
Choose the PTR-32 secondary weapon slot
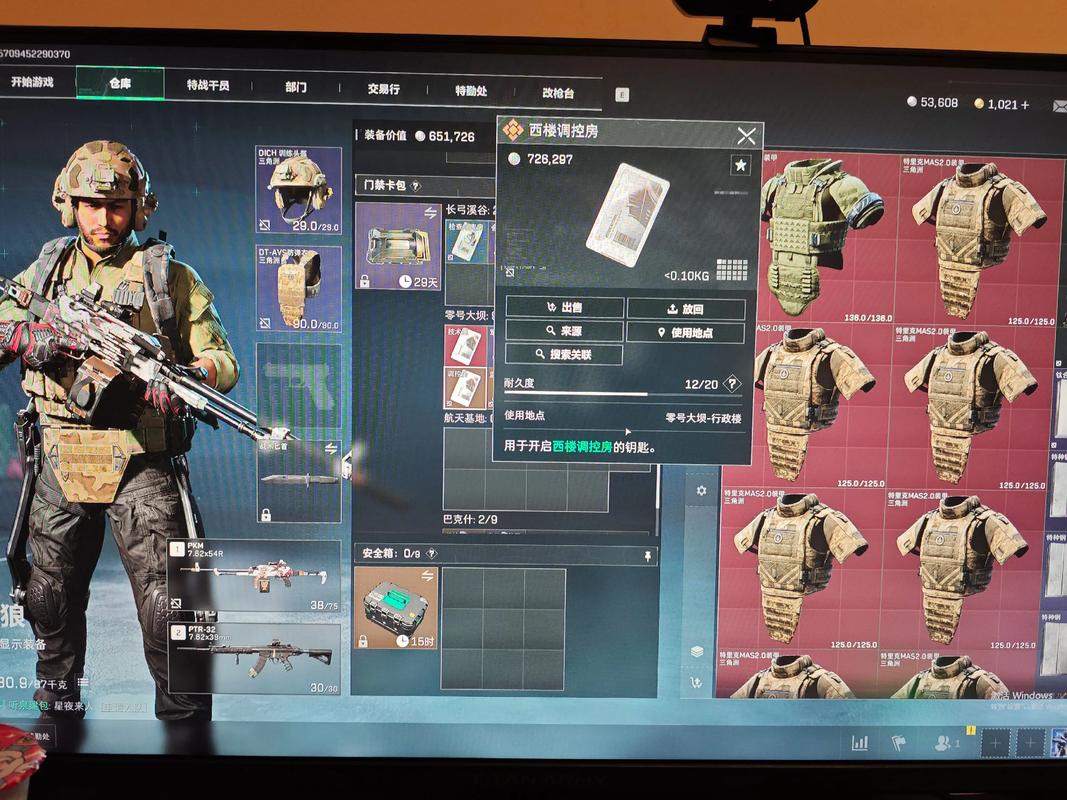pos(254,658)
